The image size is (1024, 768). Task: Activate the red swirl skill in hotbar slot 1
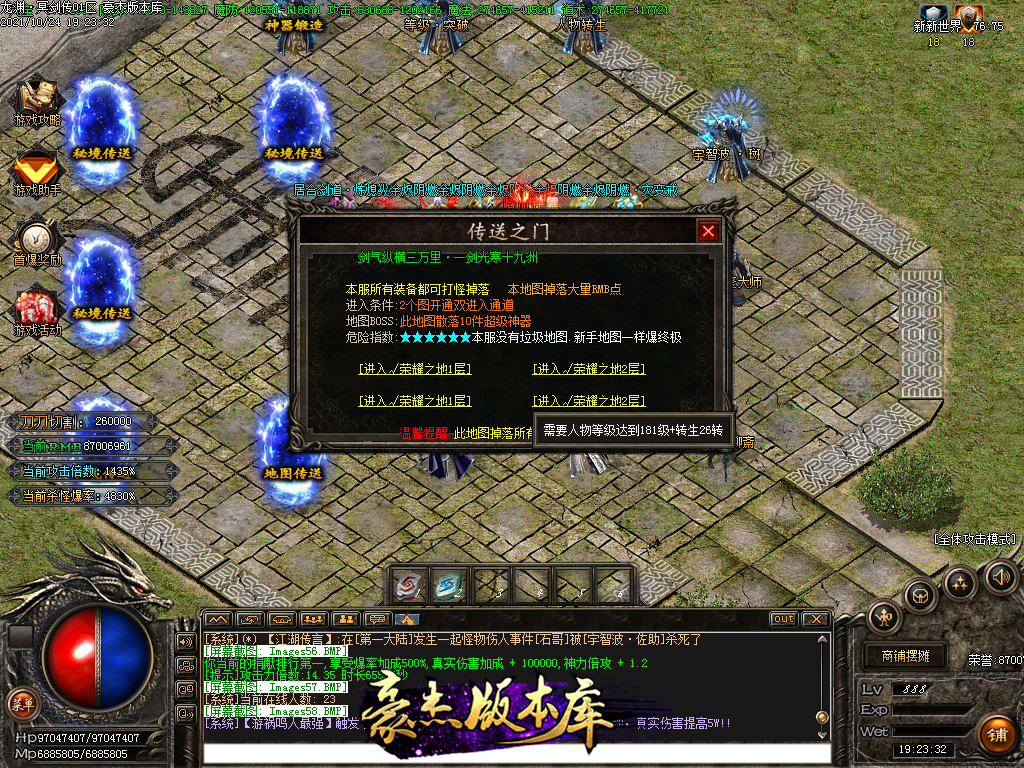(411, 586)
